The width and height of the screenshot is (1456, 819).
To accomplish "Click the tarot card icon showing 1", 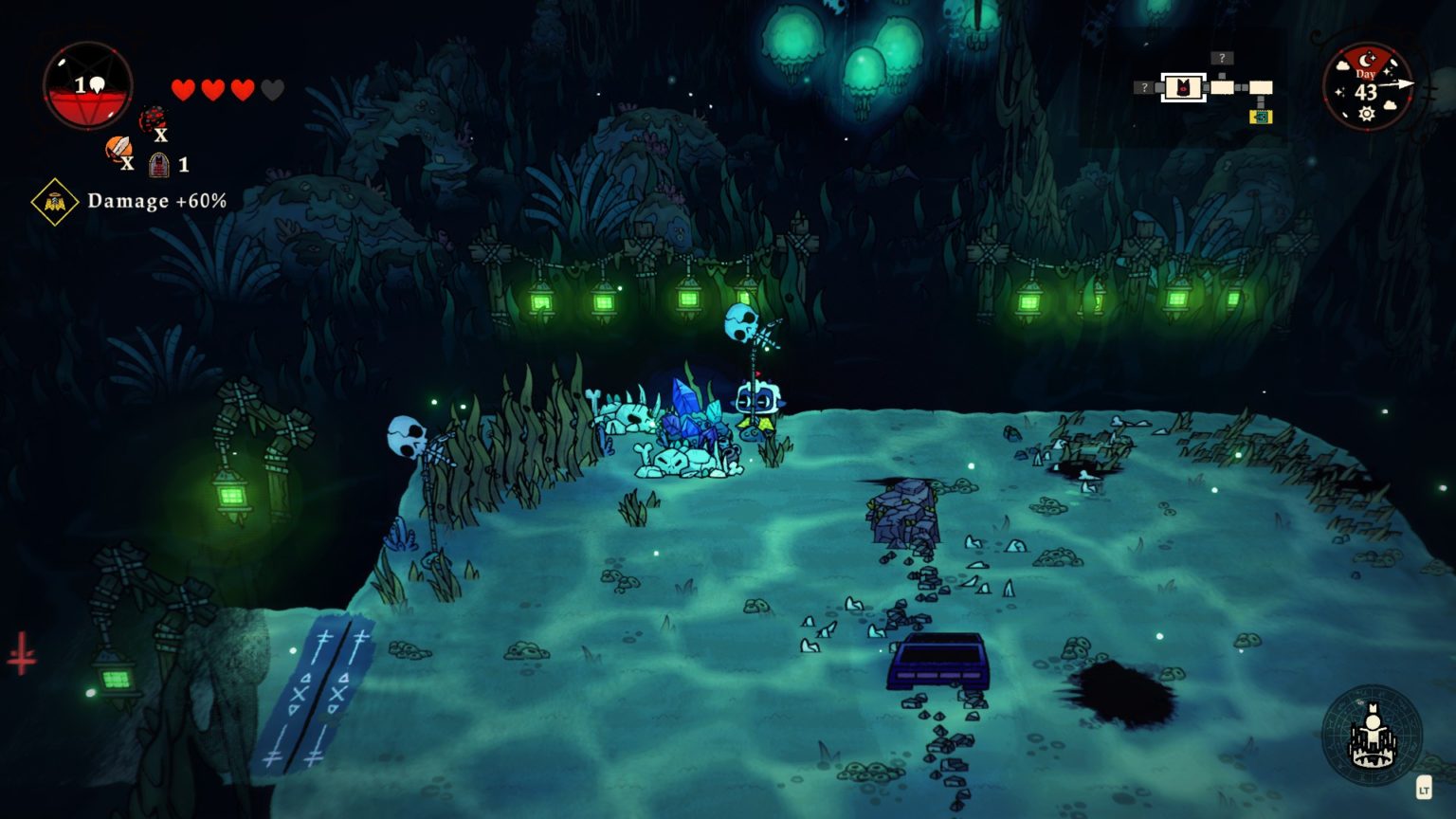I will click(x=157, y=165).
